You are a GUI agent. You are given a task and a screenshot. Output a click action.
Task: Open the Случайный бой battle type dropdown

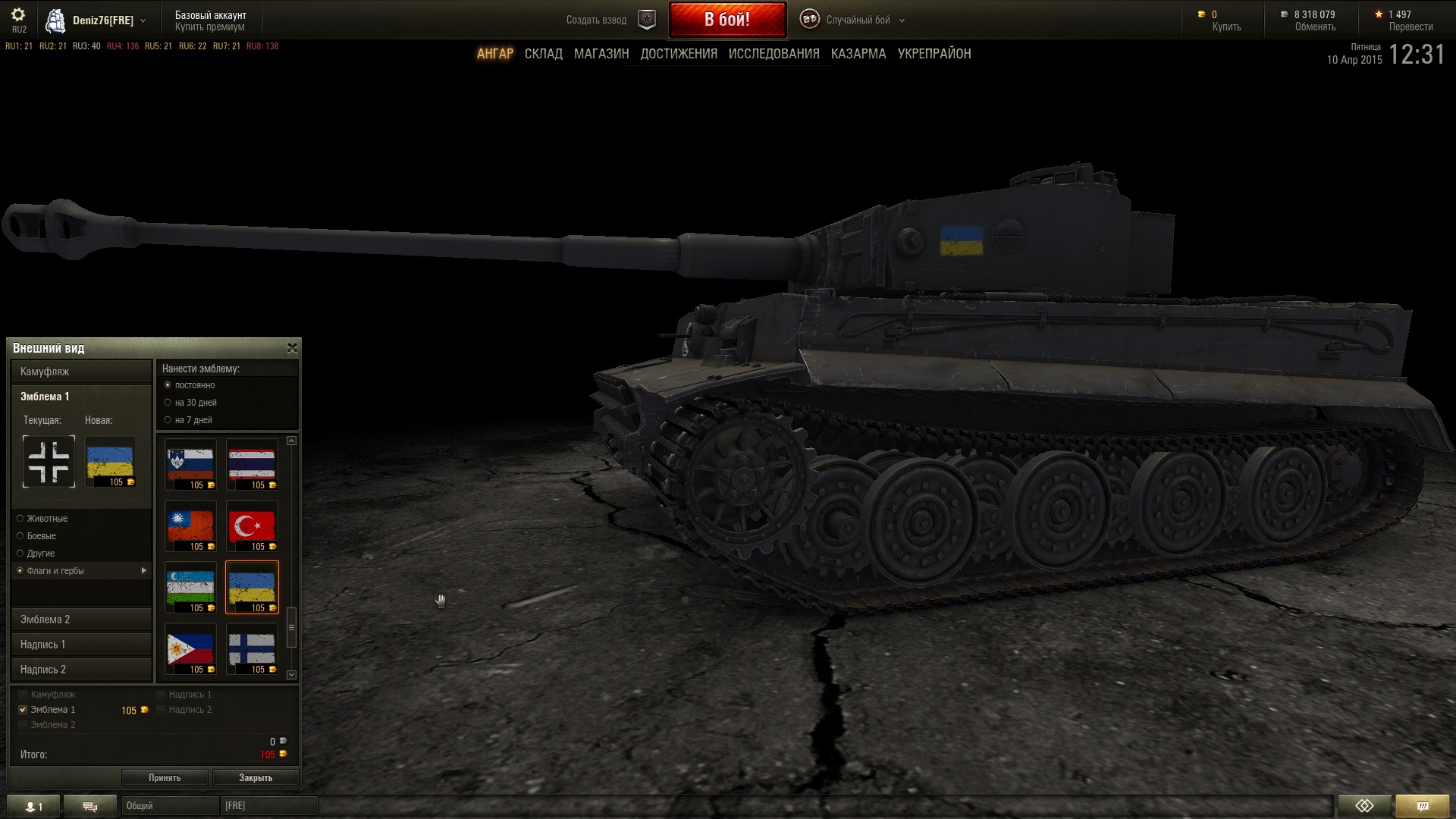coord(857,20)
